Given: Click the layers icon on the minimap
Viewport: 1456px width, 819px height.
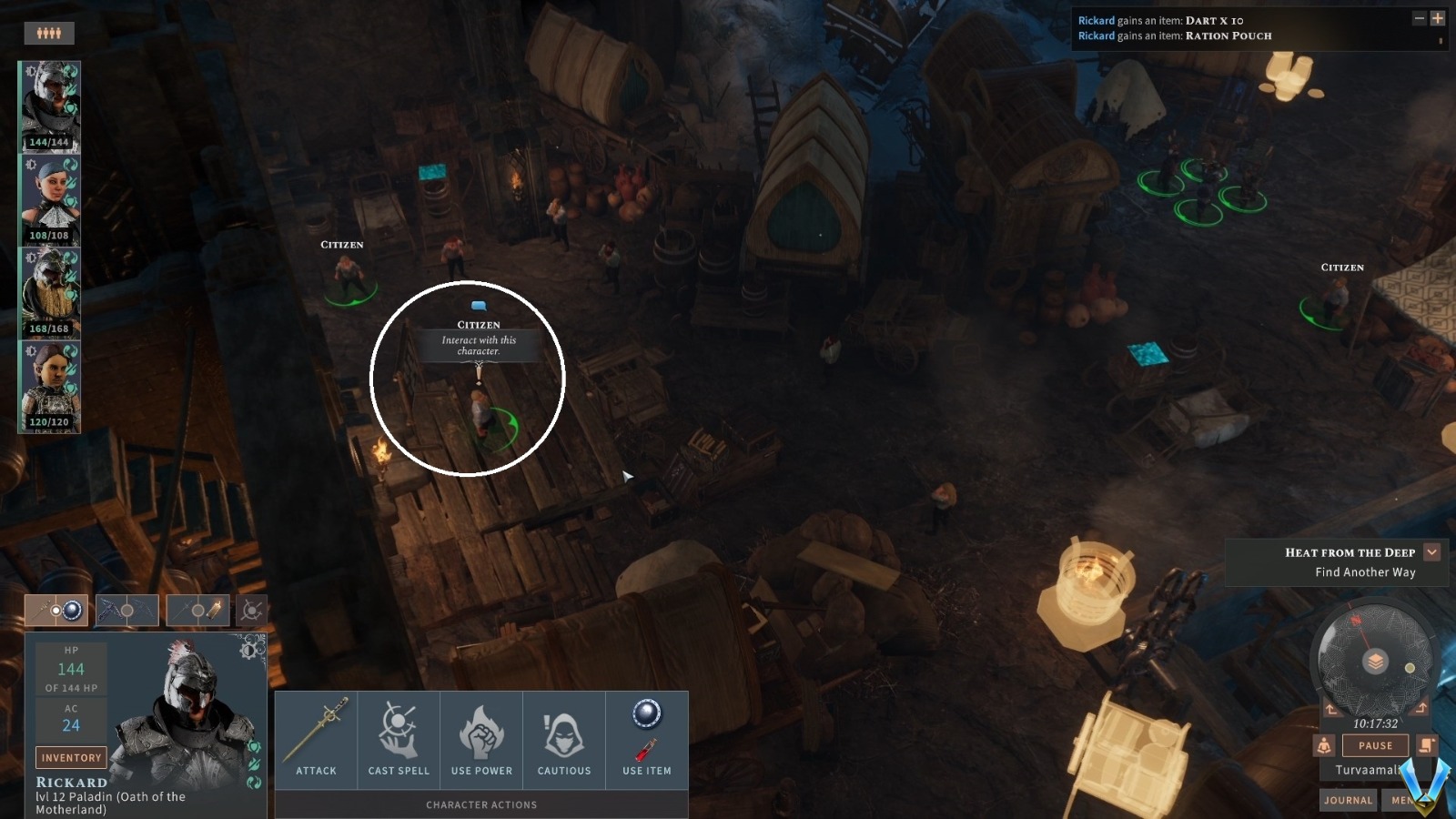Looking at the screenshot, I should [1376, 662].
